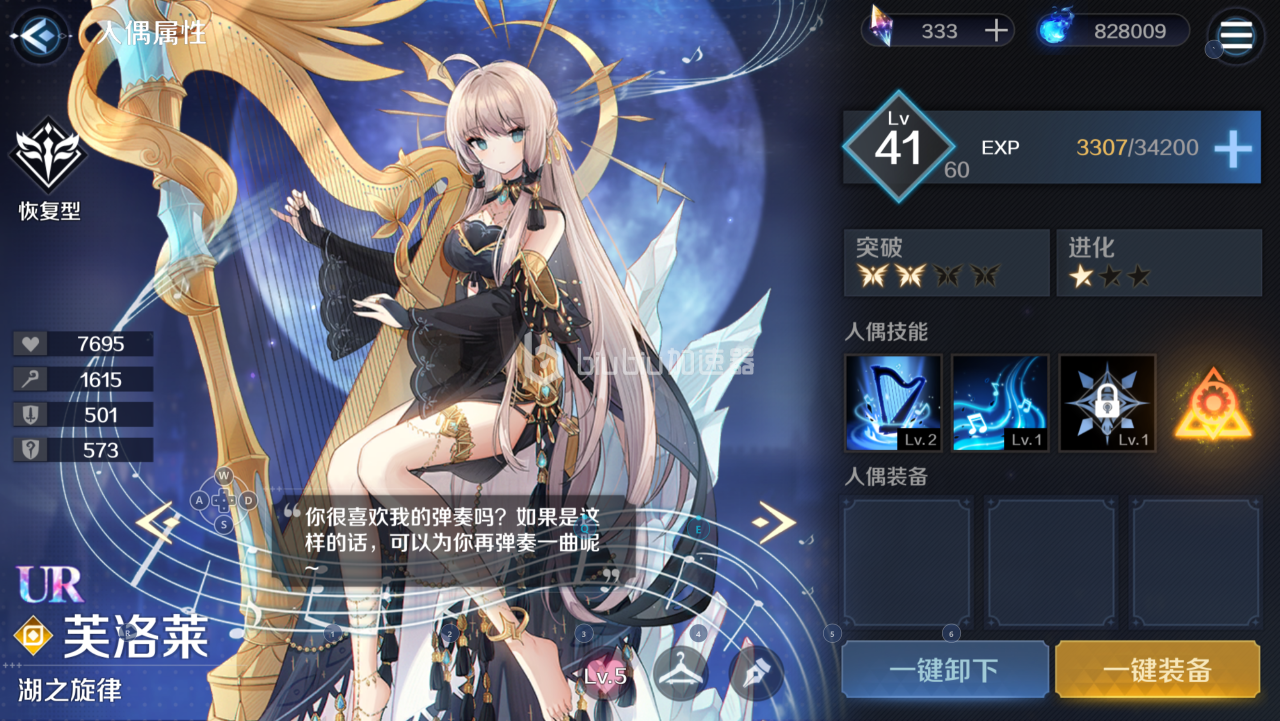View the locked third skill icon
Image resolution: width=1280 pixels, height=721 pixels.
click(1107, 403)
